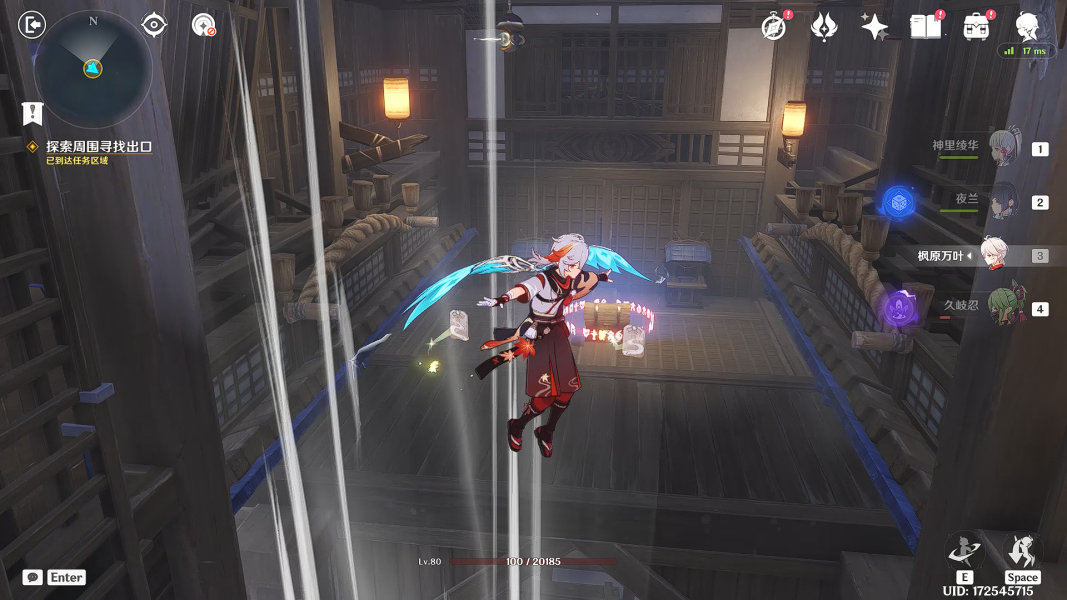
Task: Open the Paimon main menu
Action: pyautogui.click(x=1028, y=25)
